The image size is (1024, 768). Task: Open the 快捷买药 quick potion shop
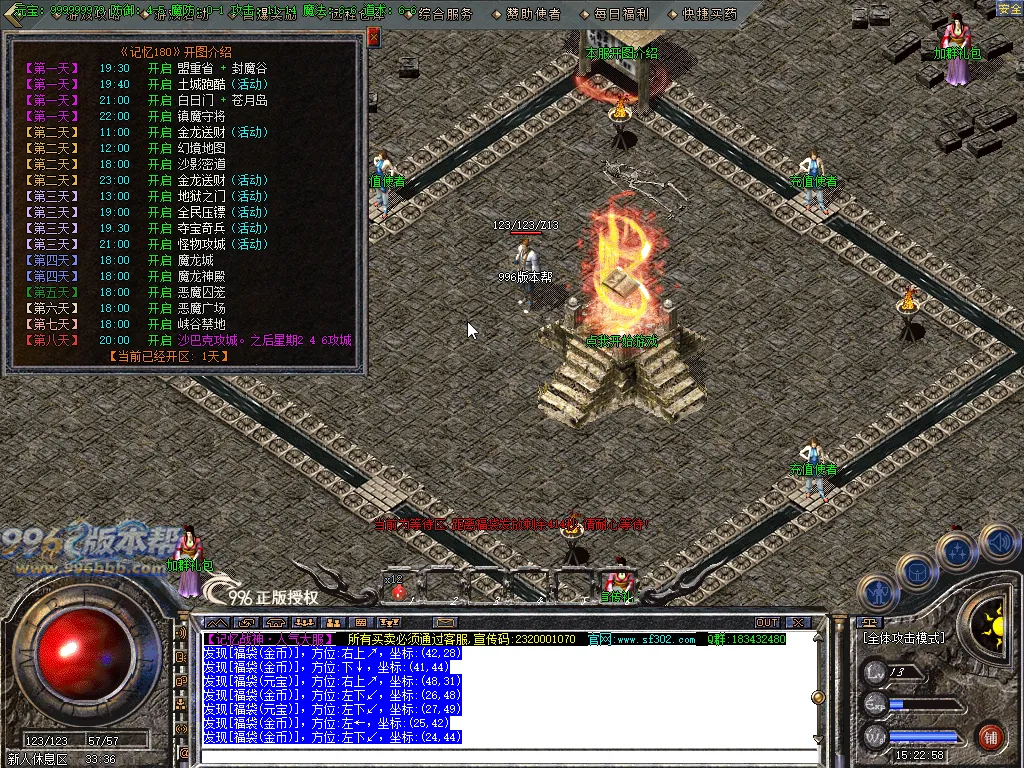click(709, 14)
